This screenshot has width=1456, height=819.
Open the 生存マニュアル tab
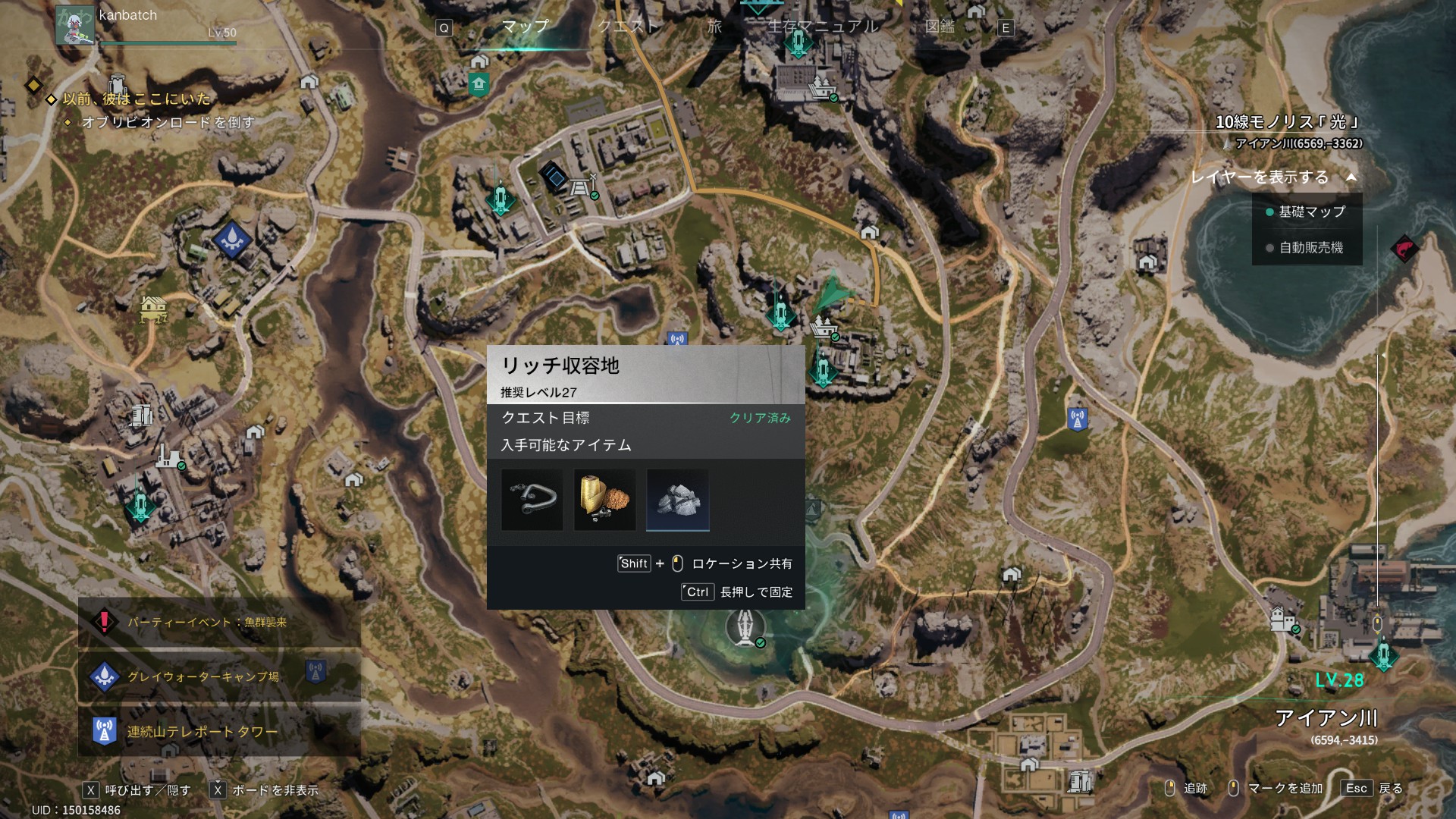coord(823,27)
